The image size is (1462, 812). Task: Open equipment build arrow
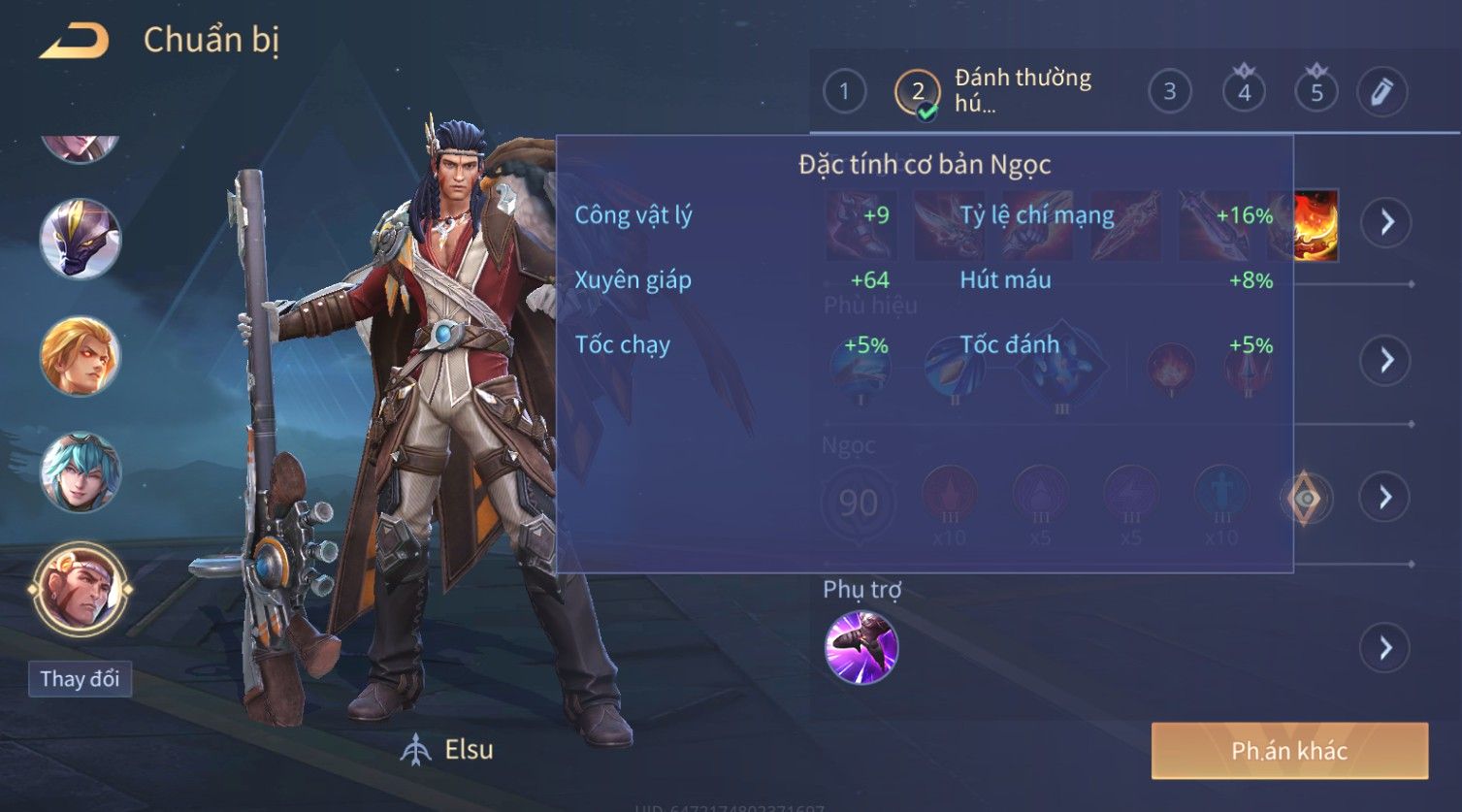click(1386, 222)
